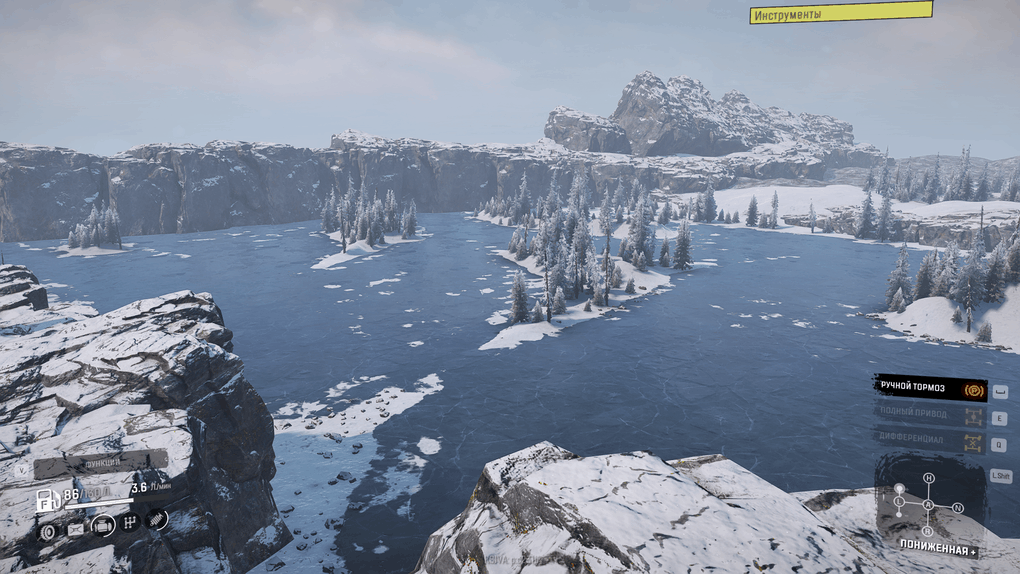Select the A automatic gear node
The height and width of the screenshot is (574, 1020).
click(928, 505)
